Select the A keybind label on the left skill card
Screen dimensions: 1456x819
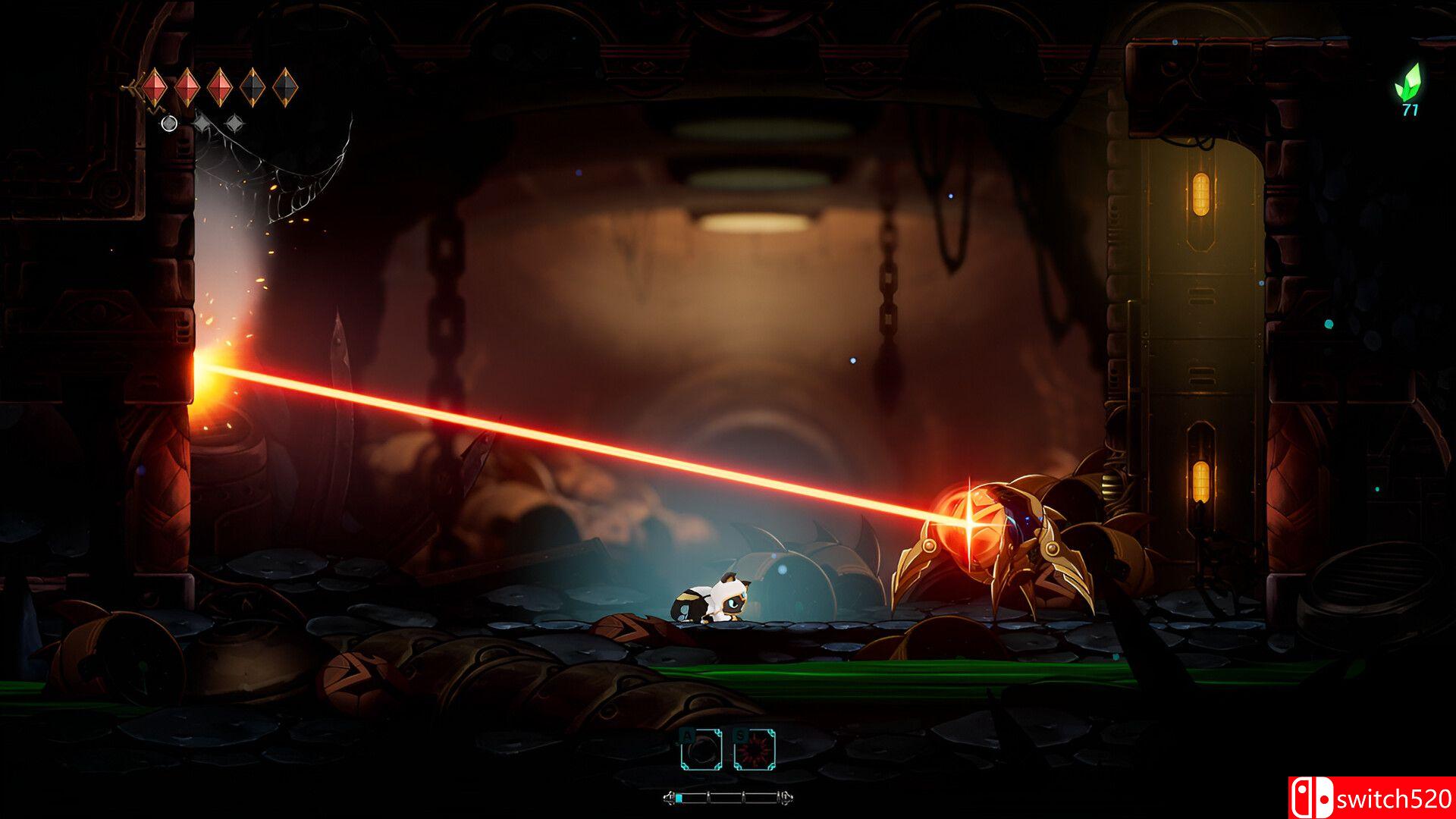[x=687, y=736]
